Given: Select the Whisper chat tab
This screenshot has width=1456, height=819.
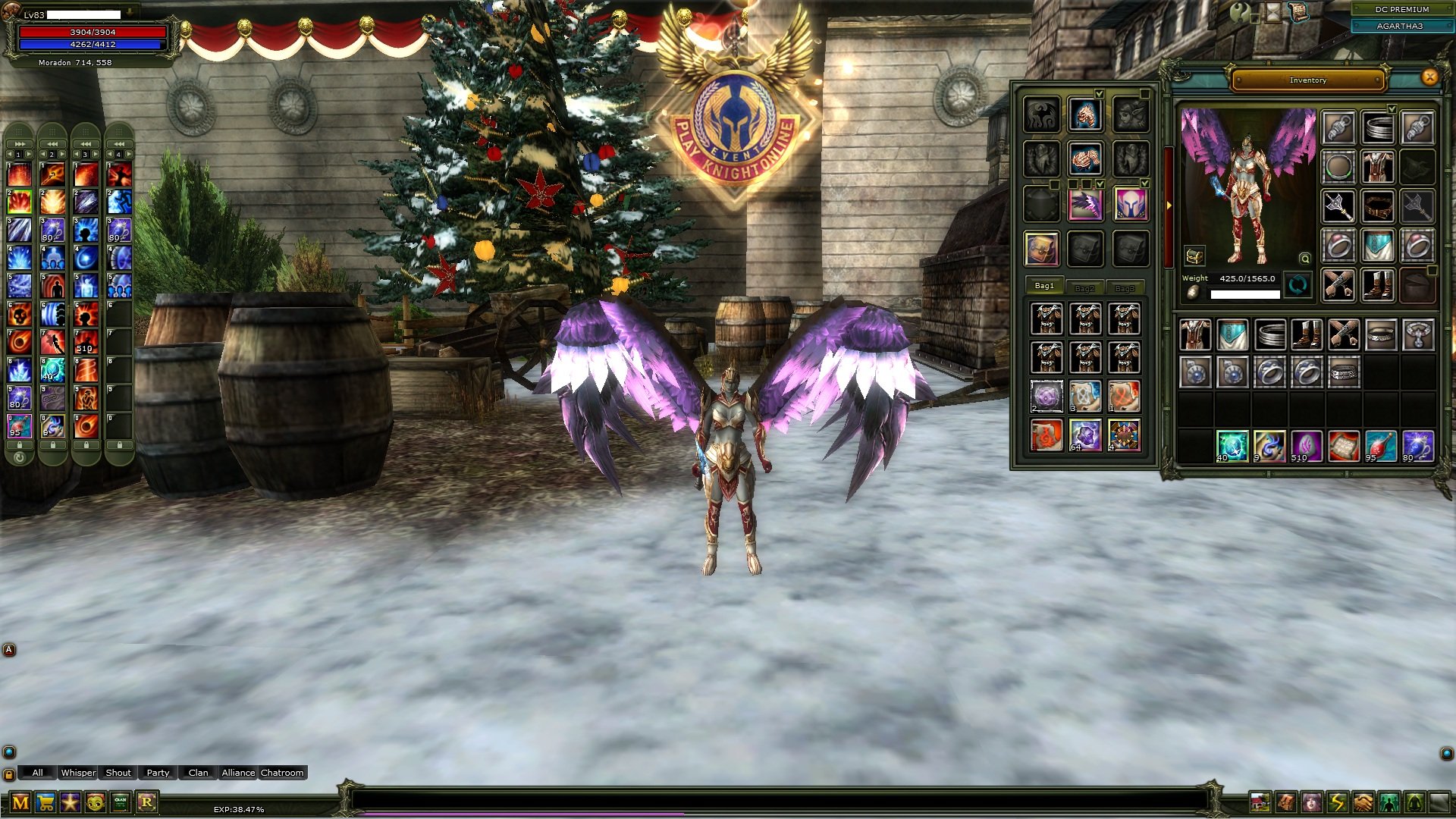Looking at the screenshot, I should click(79, 773).
